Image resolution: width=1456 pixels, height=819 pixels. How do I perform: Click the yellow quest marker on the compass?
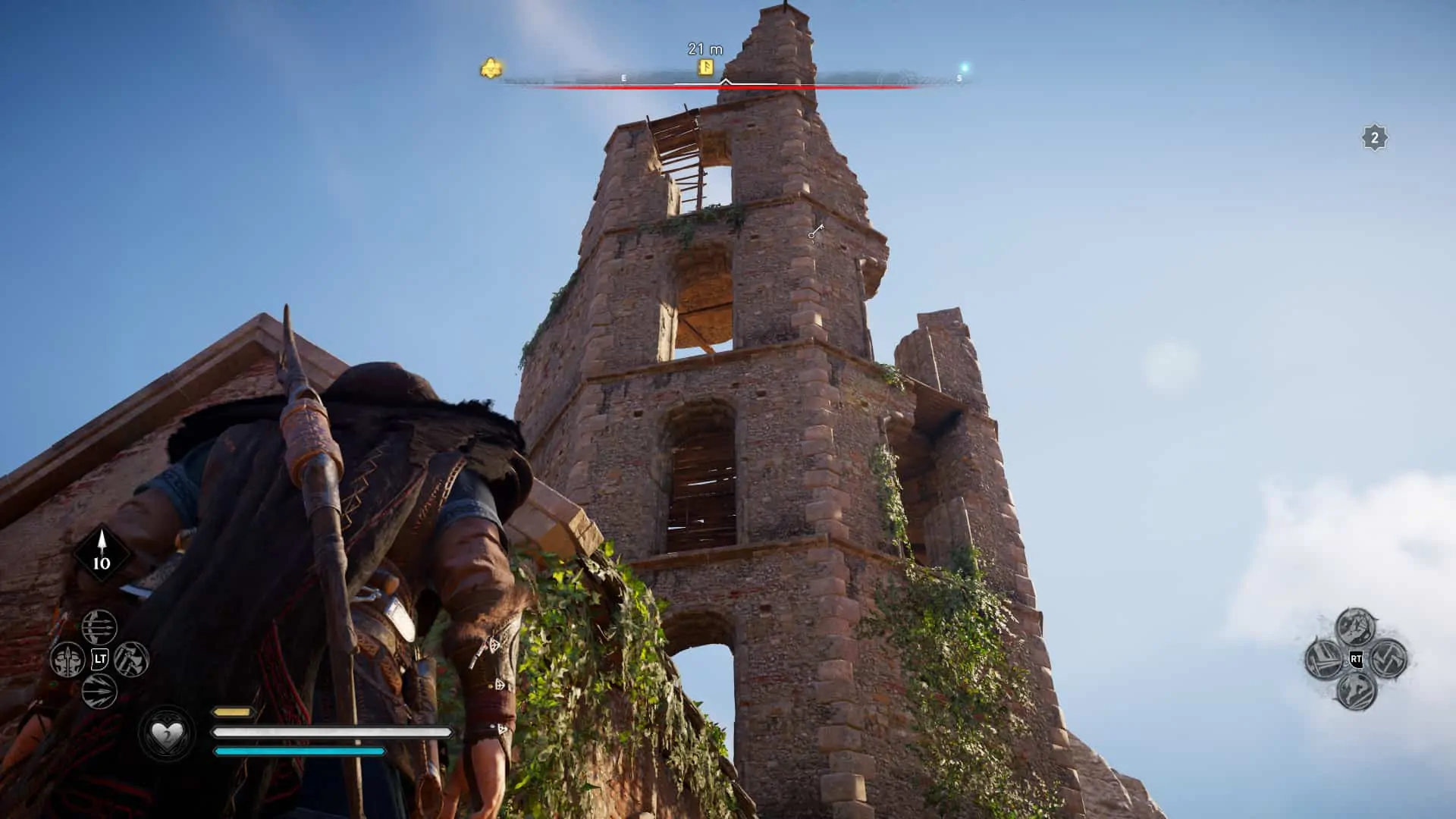coord(705,68)
